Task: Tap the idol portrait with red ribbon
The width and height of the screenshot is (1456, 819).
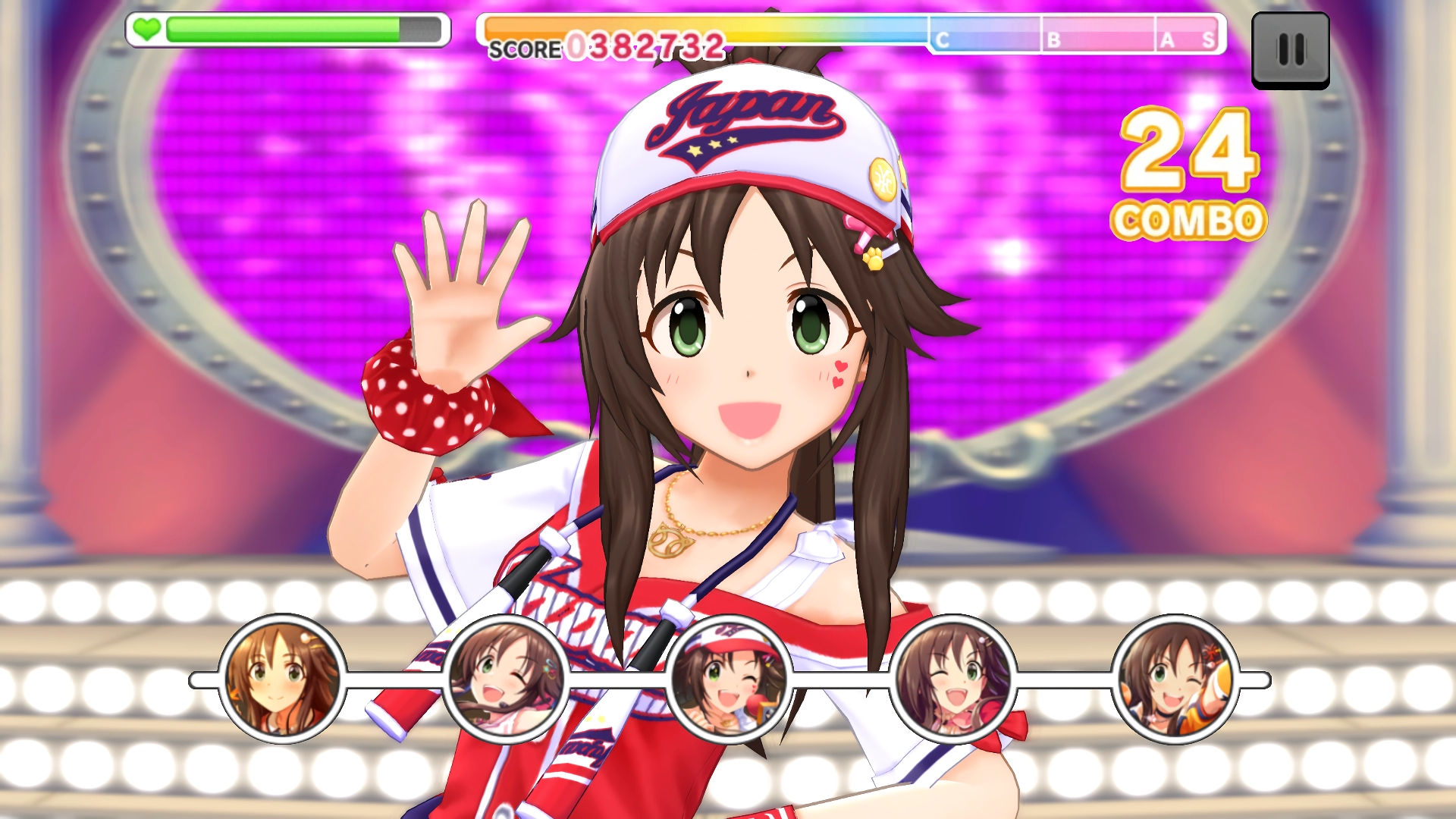Action: [953, 679]
